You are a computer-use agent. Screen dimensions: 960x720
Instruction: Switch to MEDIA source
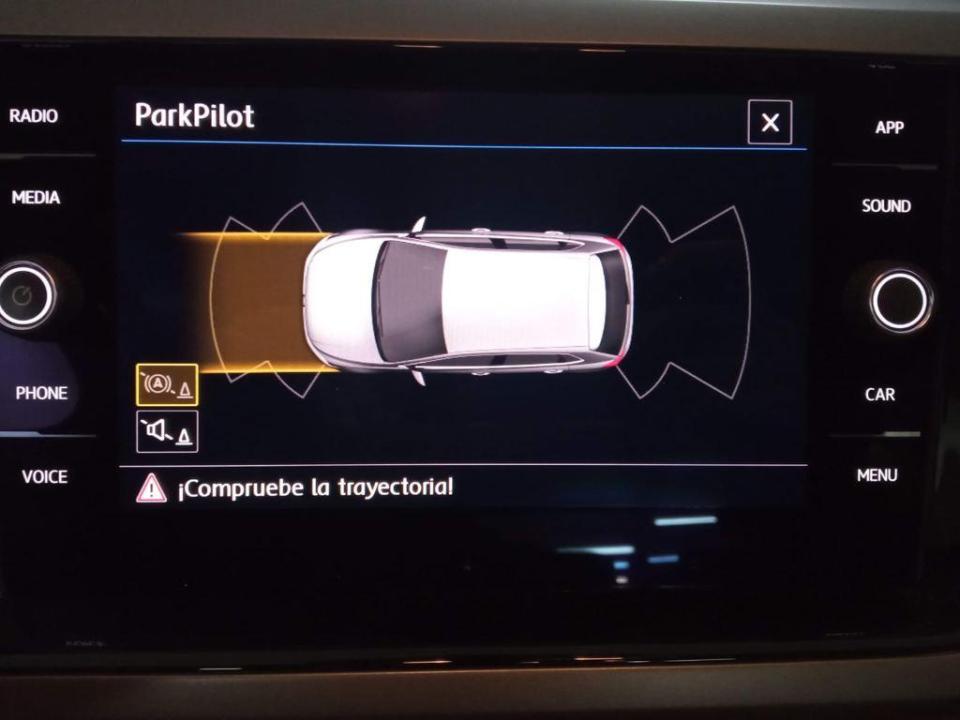36,198
